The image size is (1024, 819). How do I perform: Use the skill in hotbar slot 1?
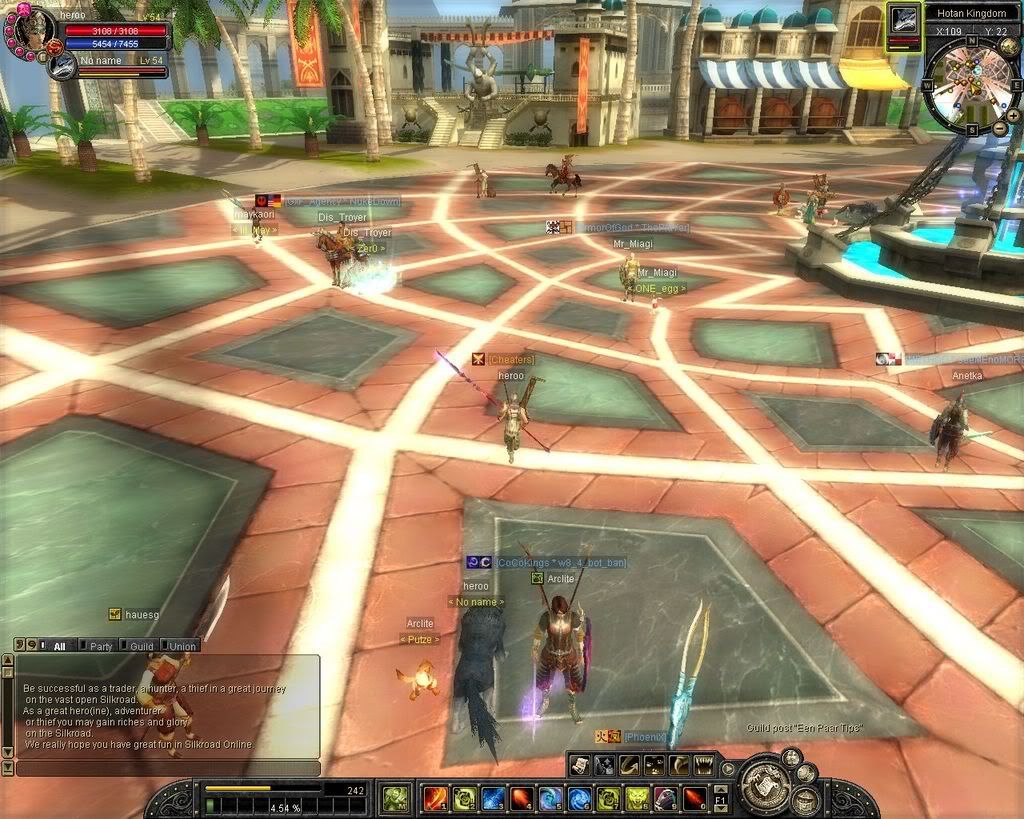tap(435, 798)
